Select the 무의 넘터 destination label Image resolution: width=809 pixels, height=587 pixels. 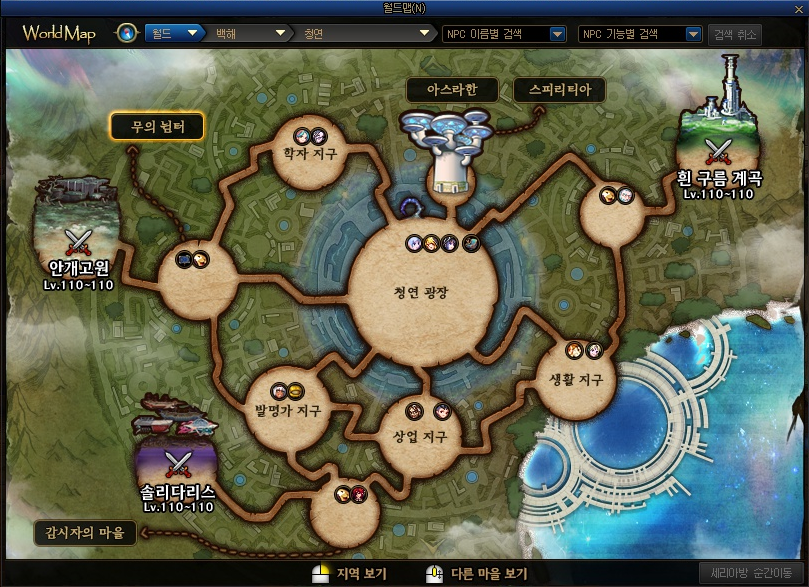[157, 127]
